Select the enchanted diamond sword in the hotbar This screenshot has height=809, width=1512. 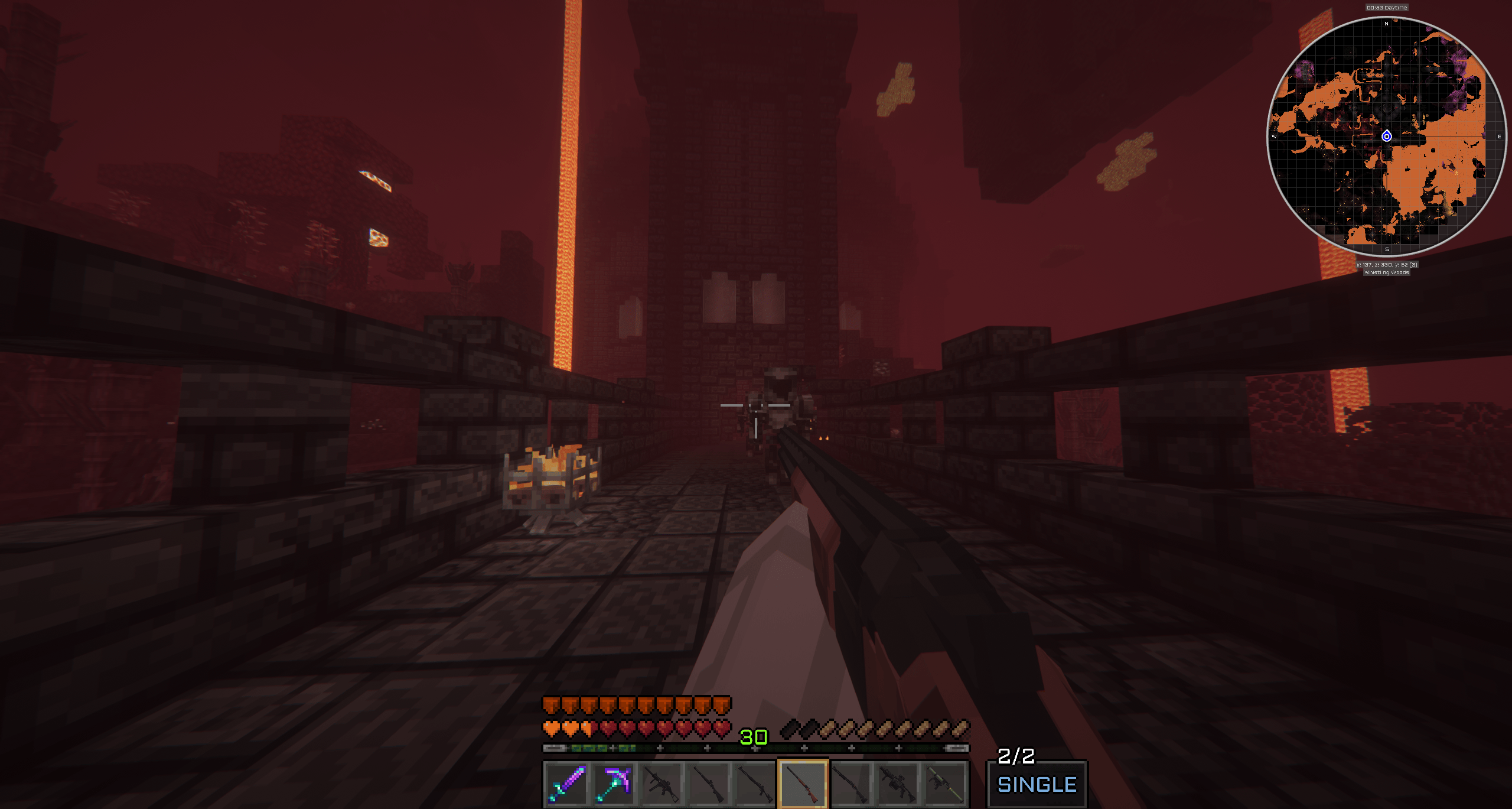[566, 783]
